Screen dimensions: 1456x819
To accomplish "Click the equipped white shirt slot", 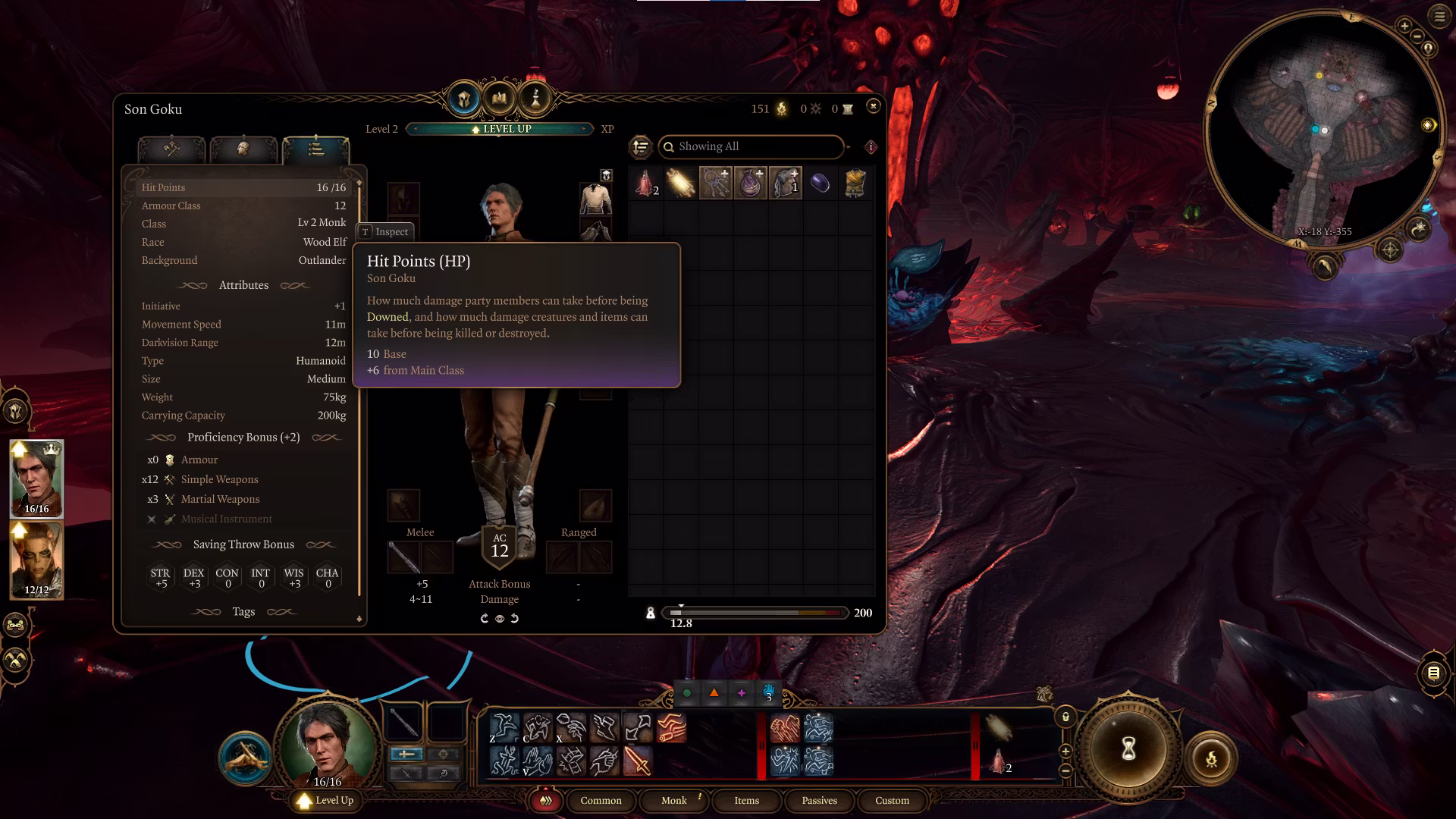I will click(595, 199).
